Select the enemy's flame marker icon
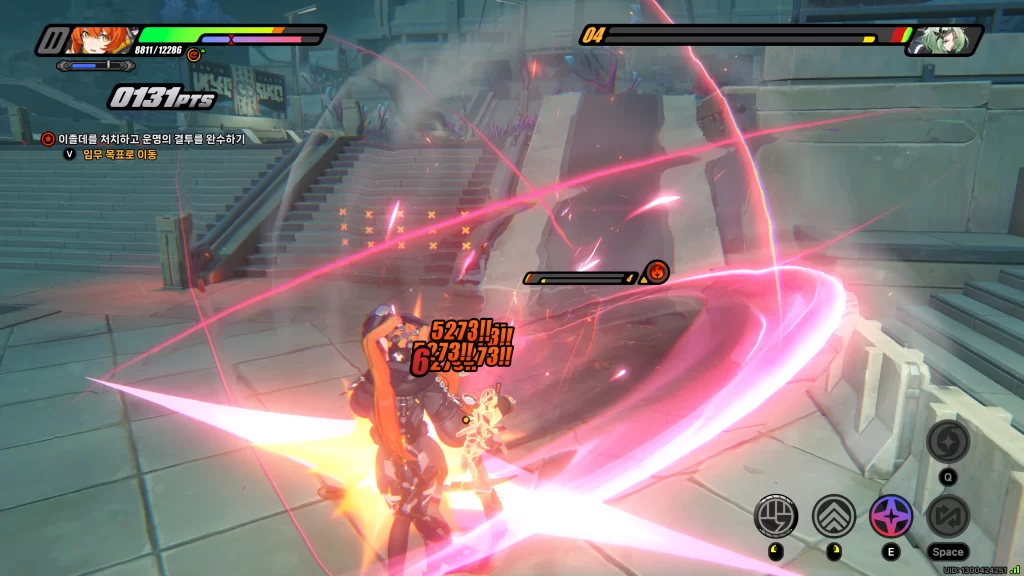 pos(657,272)
